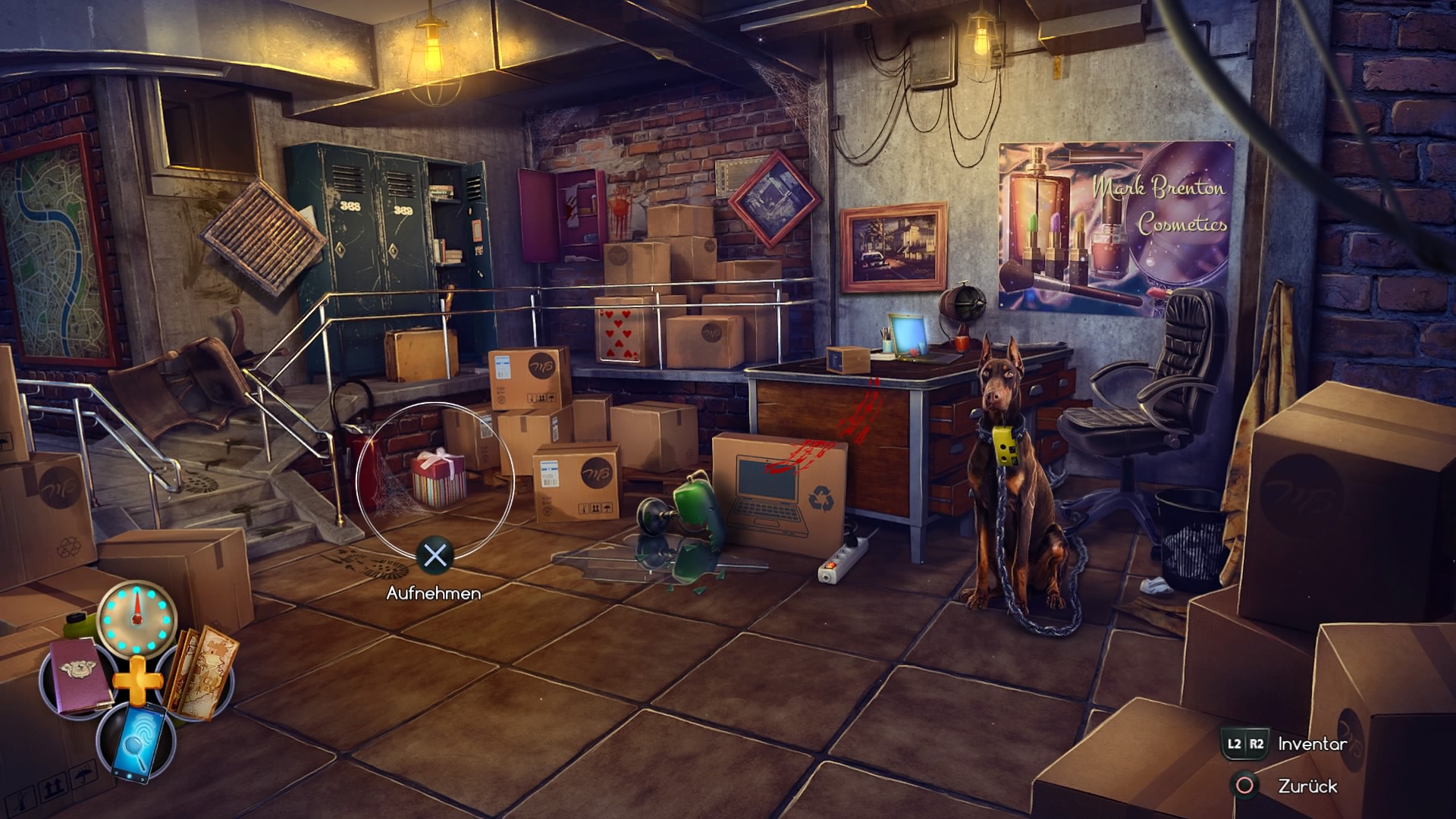The image size is (1456, 819).
Task: Open the folded map
Action: point(201,672)
